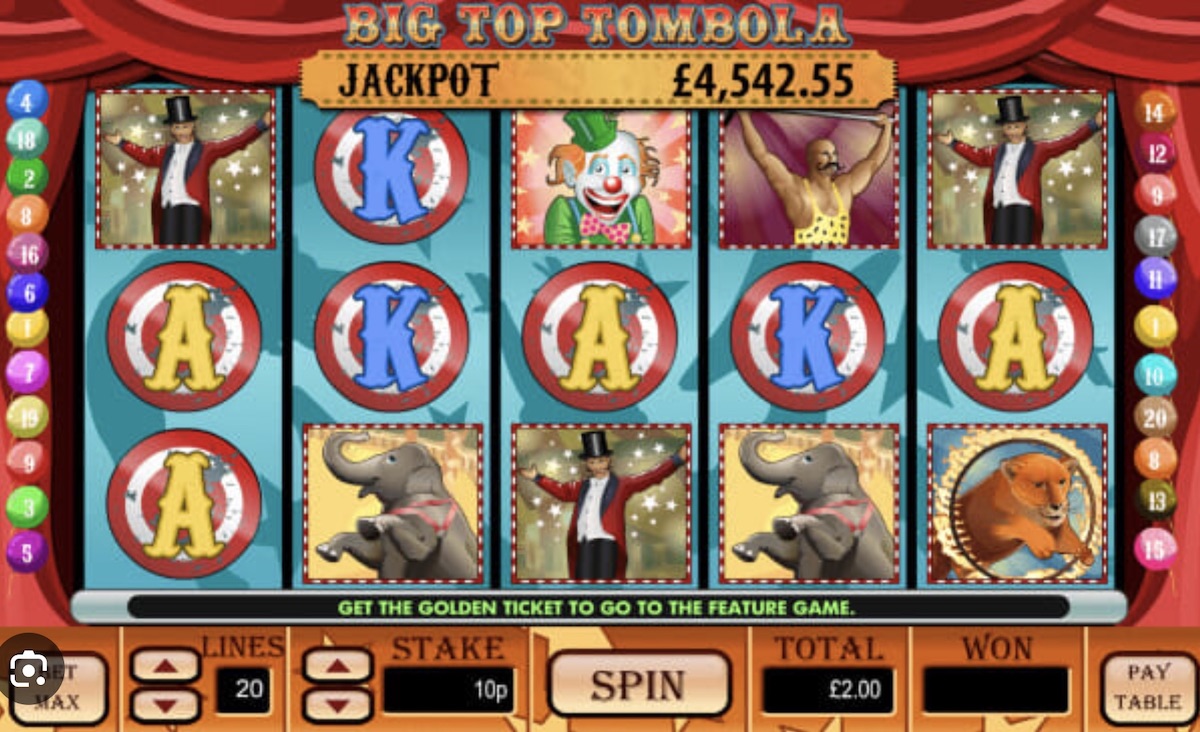Choose the payline 18 ball
The width and height of the screenshot is (1200, 732).
(27, 139)
